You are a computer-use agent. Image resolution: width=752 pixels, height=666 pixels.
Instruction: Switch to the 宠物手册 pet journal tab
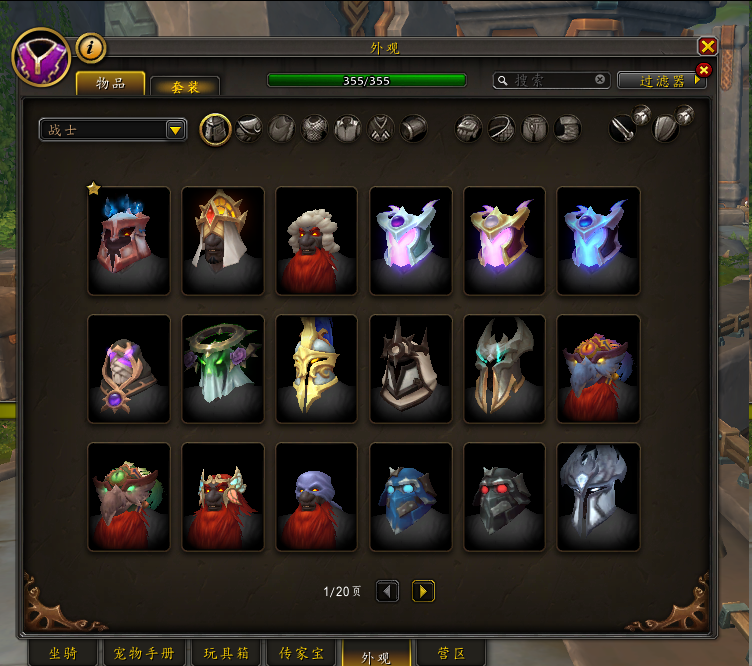[144, 654]
